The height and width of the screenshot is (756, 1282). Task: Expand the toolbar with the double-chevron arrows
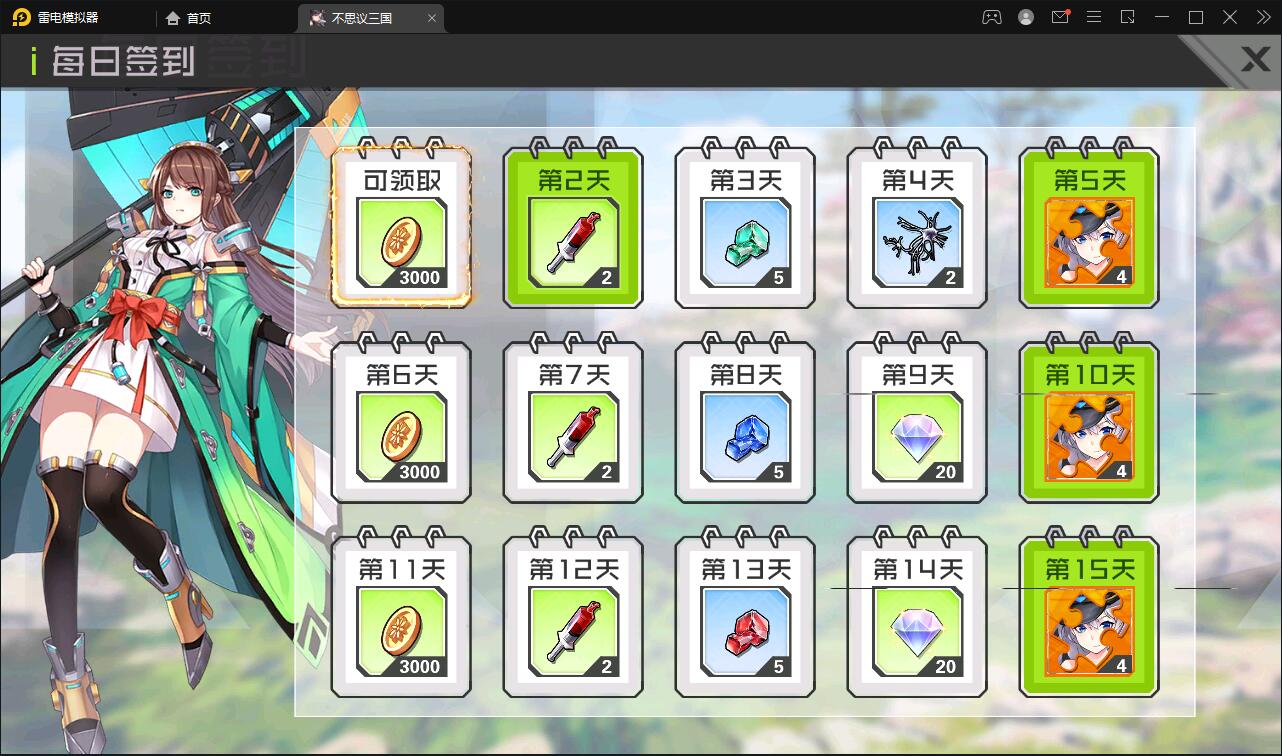(x=1262, y=17)
